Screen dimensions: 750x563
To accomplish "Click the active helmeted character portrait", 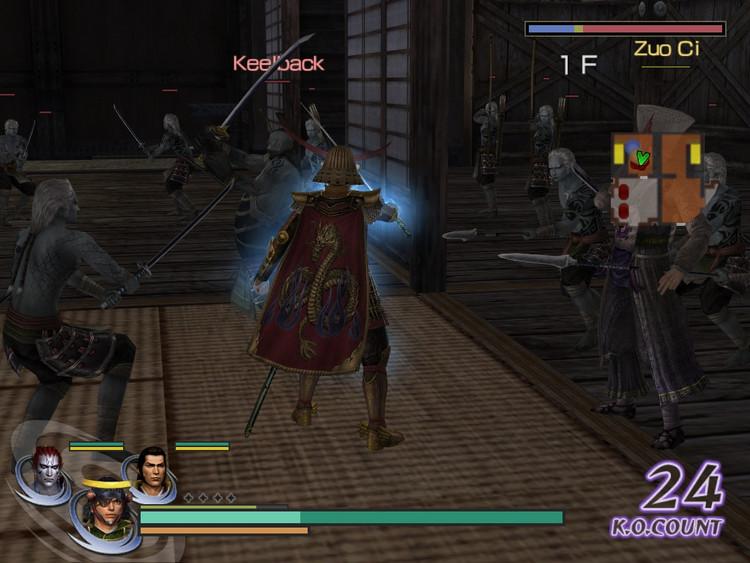I will click(x=104, y=510).
